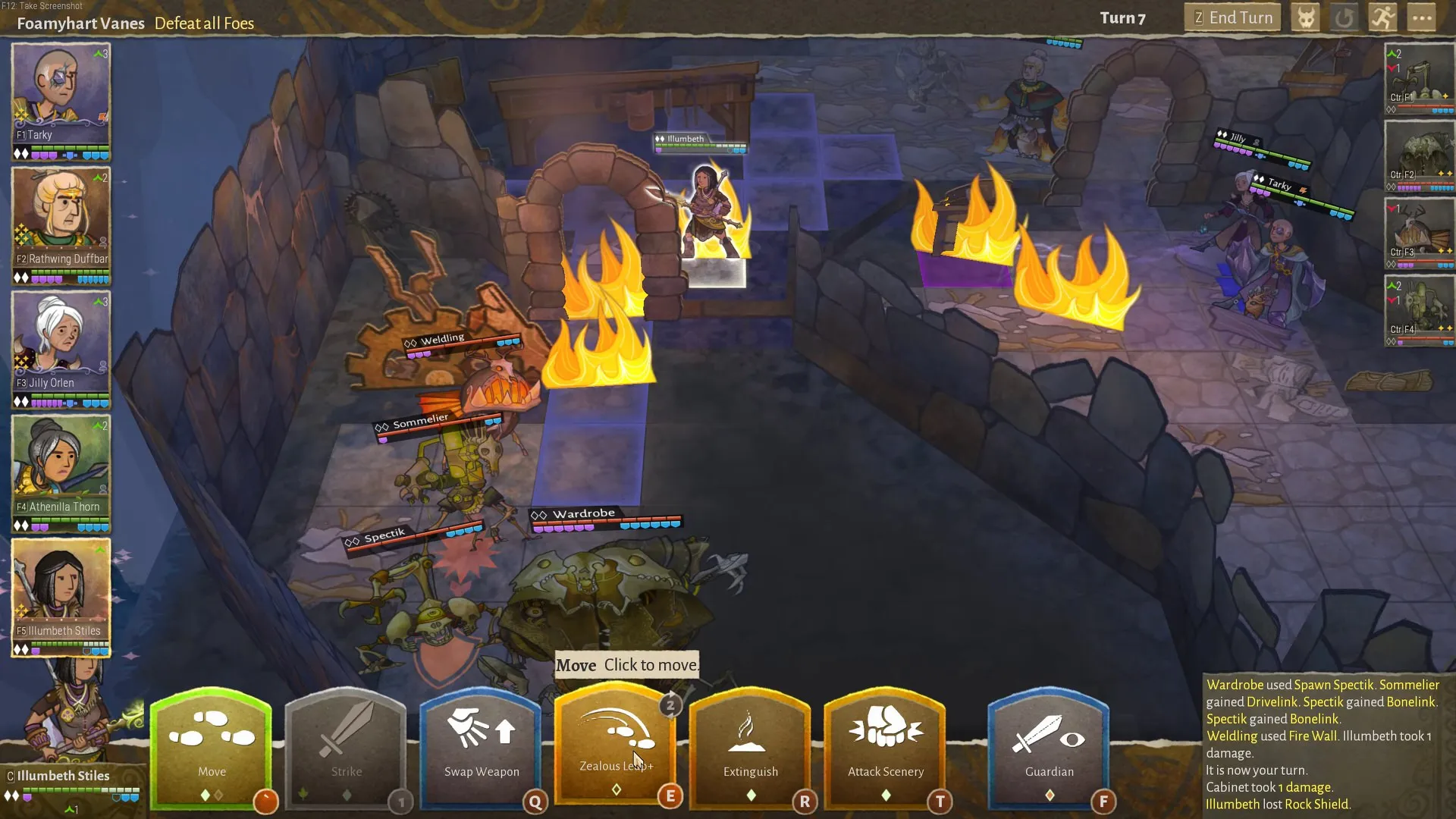
Task: Activate the Zealous Leap+ ability
Action: [x=616, y=743]
